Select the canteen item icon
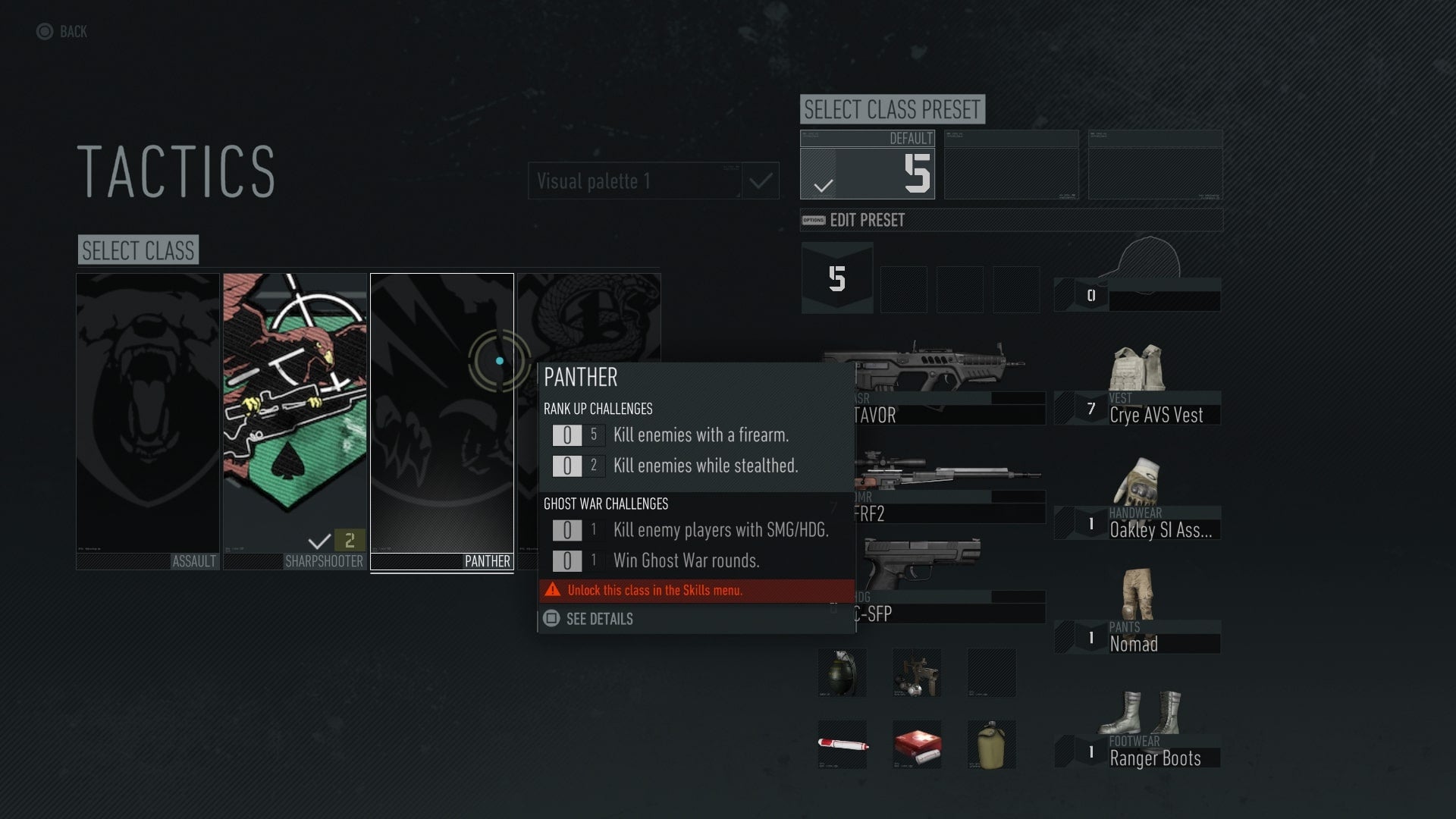Viewport: 1456px width, 819px height. (991, 744)
